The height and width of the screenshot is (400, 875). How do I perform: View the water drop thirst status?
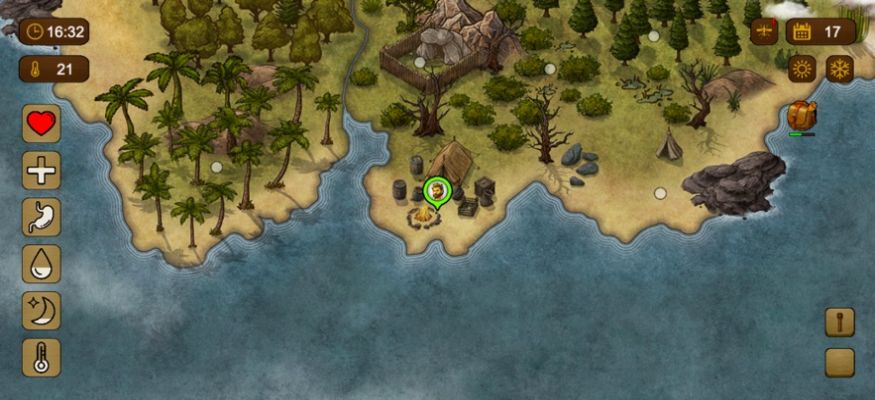[x=41, y=264]
